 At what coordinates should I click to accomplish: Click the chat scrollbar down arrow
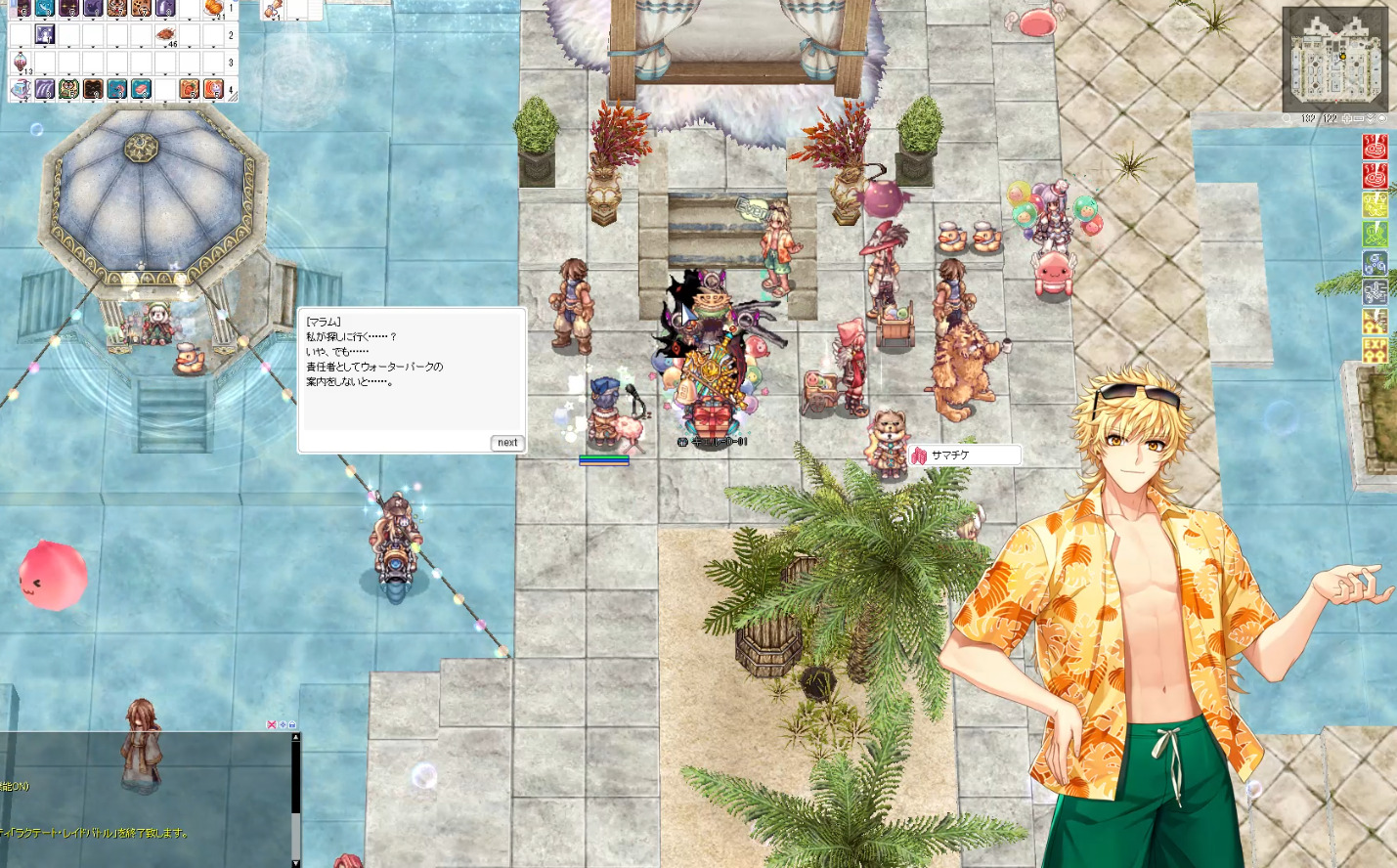coord(295,862)
